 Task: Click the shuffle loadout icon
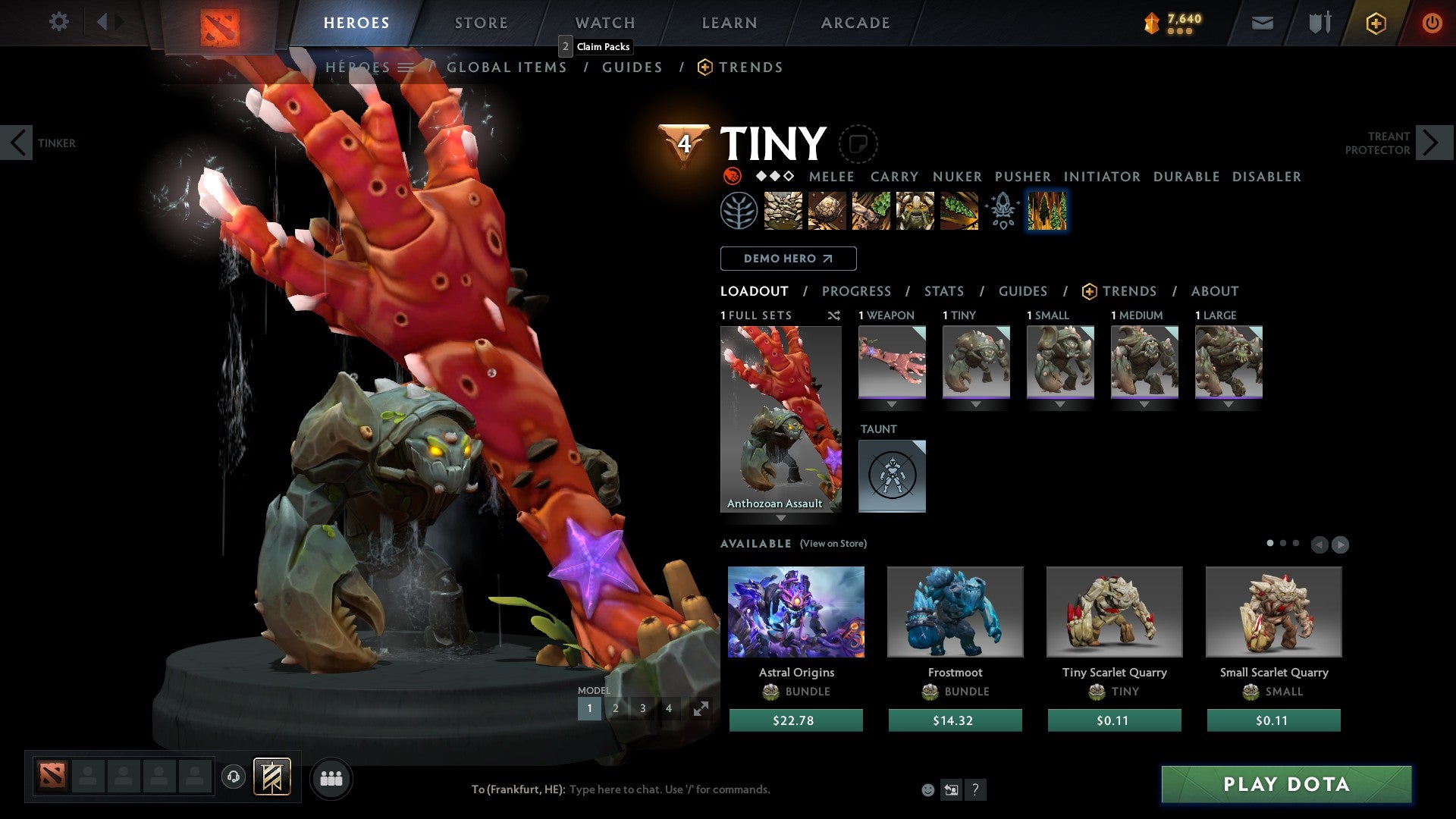[834, 315]
